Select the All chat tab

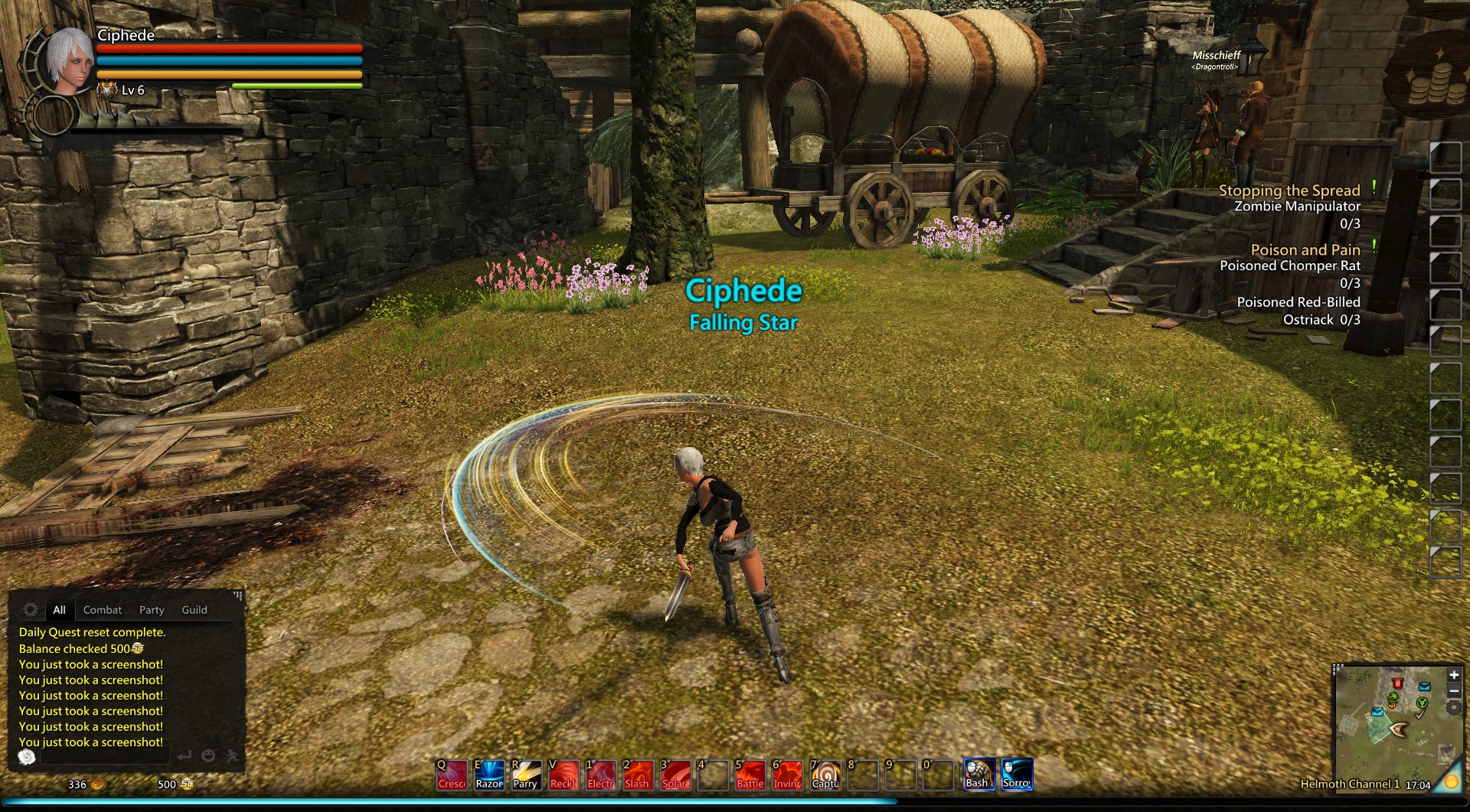click(59, 610)
